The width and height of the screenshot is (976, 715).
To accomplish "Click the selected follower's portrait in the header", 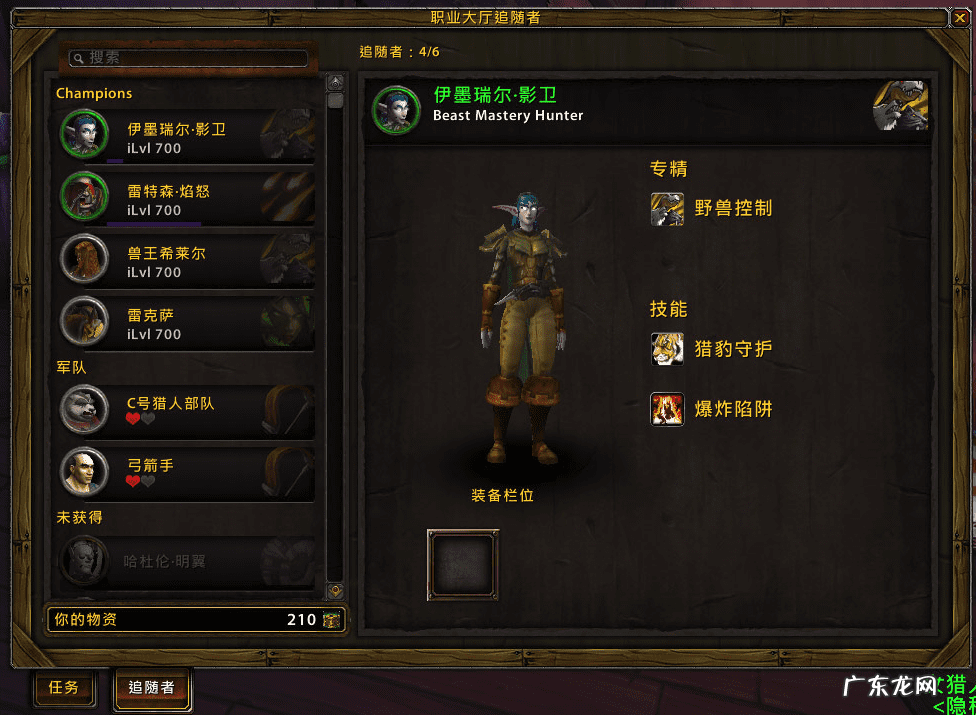I will tap(395, 108).
